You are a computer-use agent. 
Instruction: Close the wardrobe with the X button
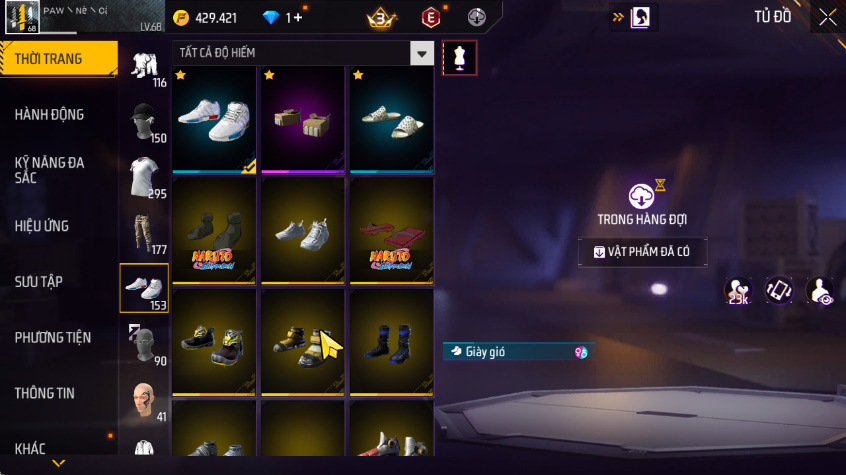tap(827, 17)
